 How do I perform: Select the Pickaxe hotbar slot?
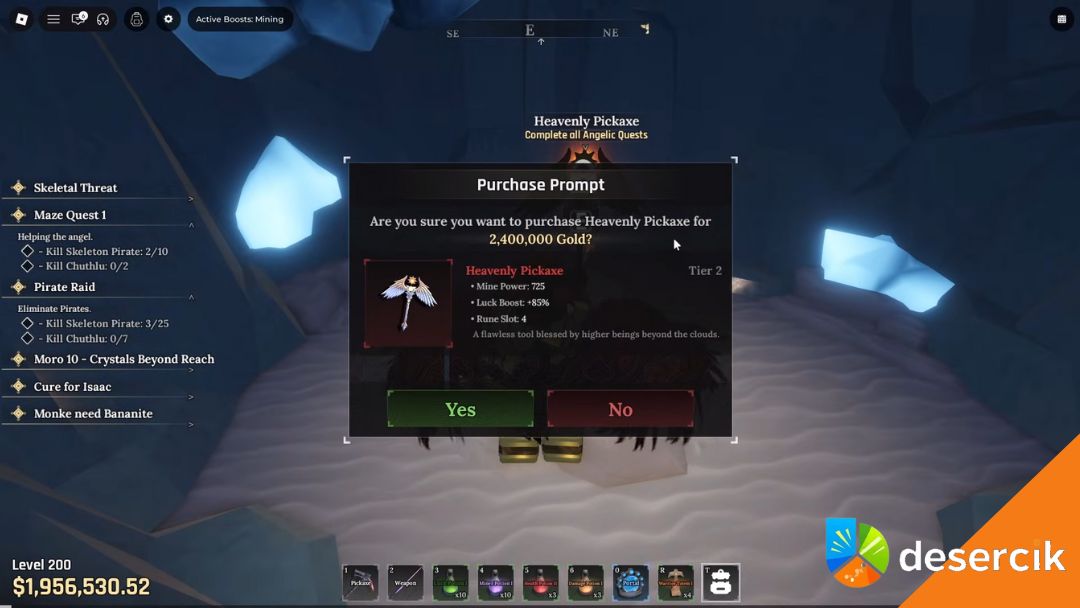coord(360,582)
